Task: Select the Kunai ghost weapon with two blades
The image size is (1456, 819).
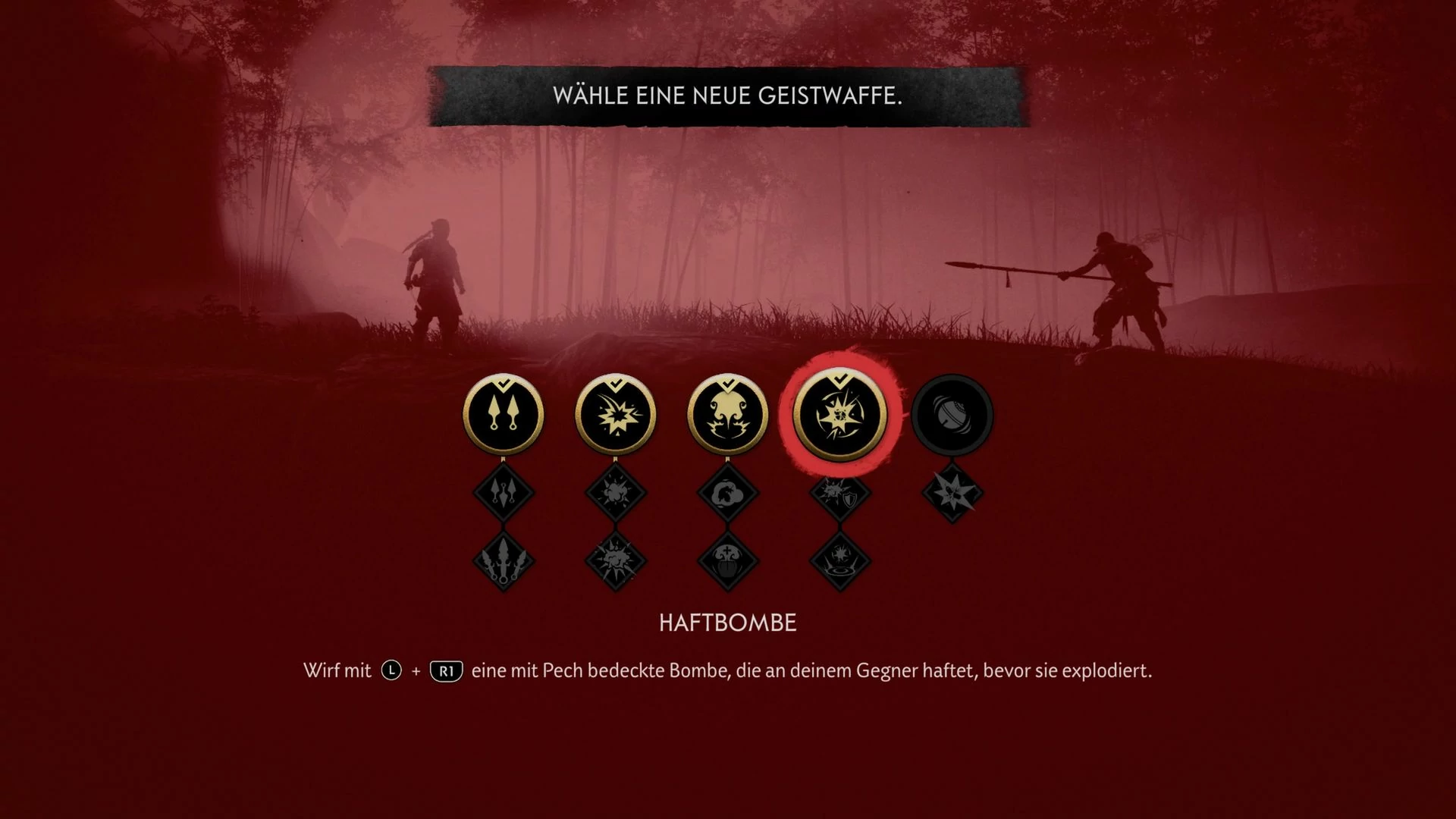Action: [503, 415]
